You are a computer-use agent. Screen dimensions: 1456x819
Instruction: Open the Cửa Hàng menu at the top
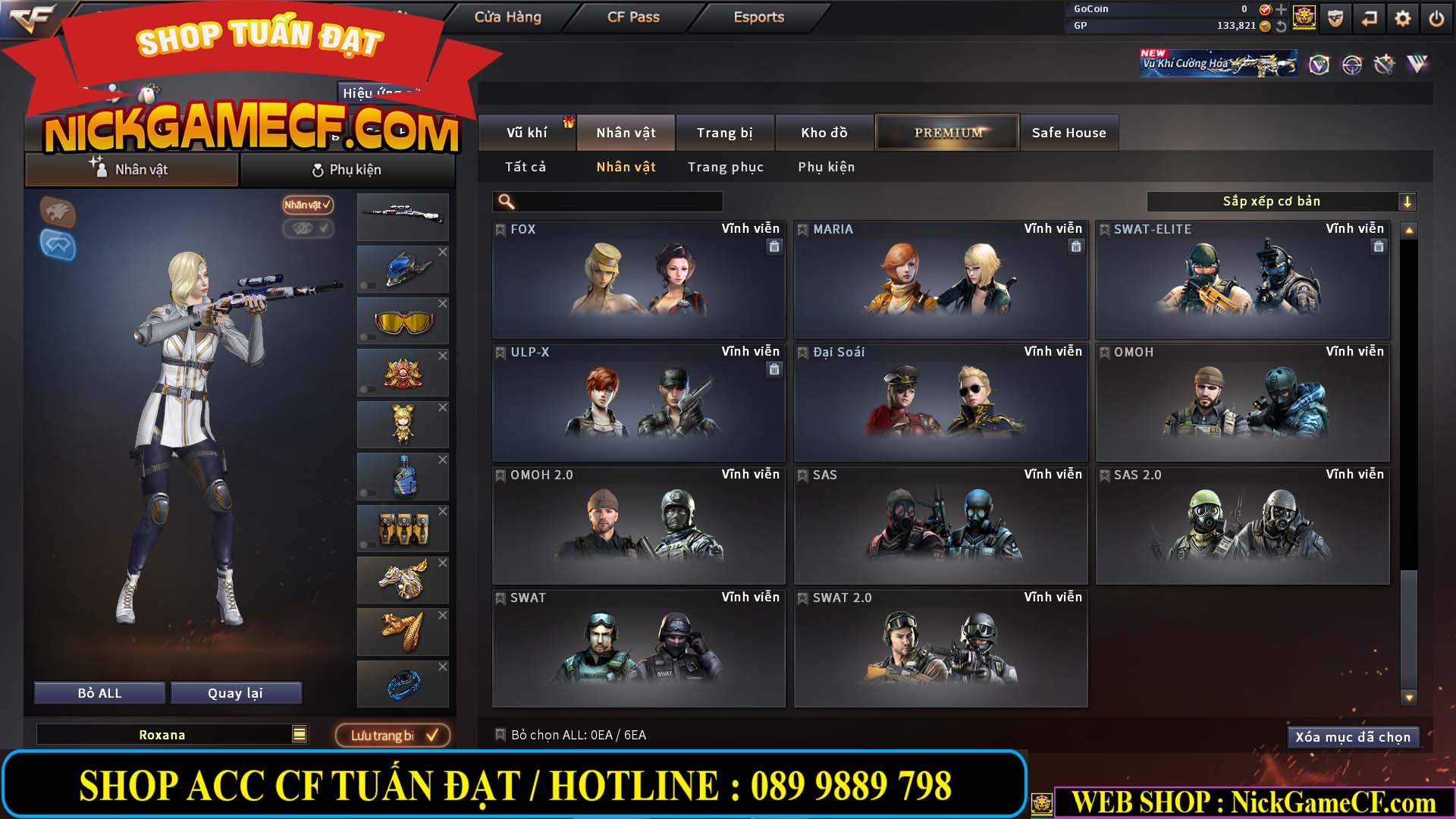(x=510, y=17)
